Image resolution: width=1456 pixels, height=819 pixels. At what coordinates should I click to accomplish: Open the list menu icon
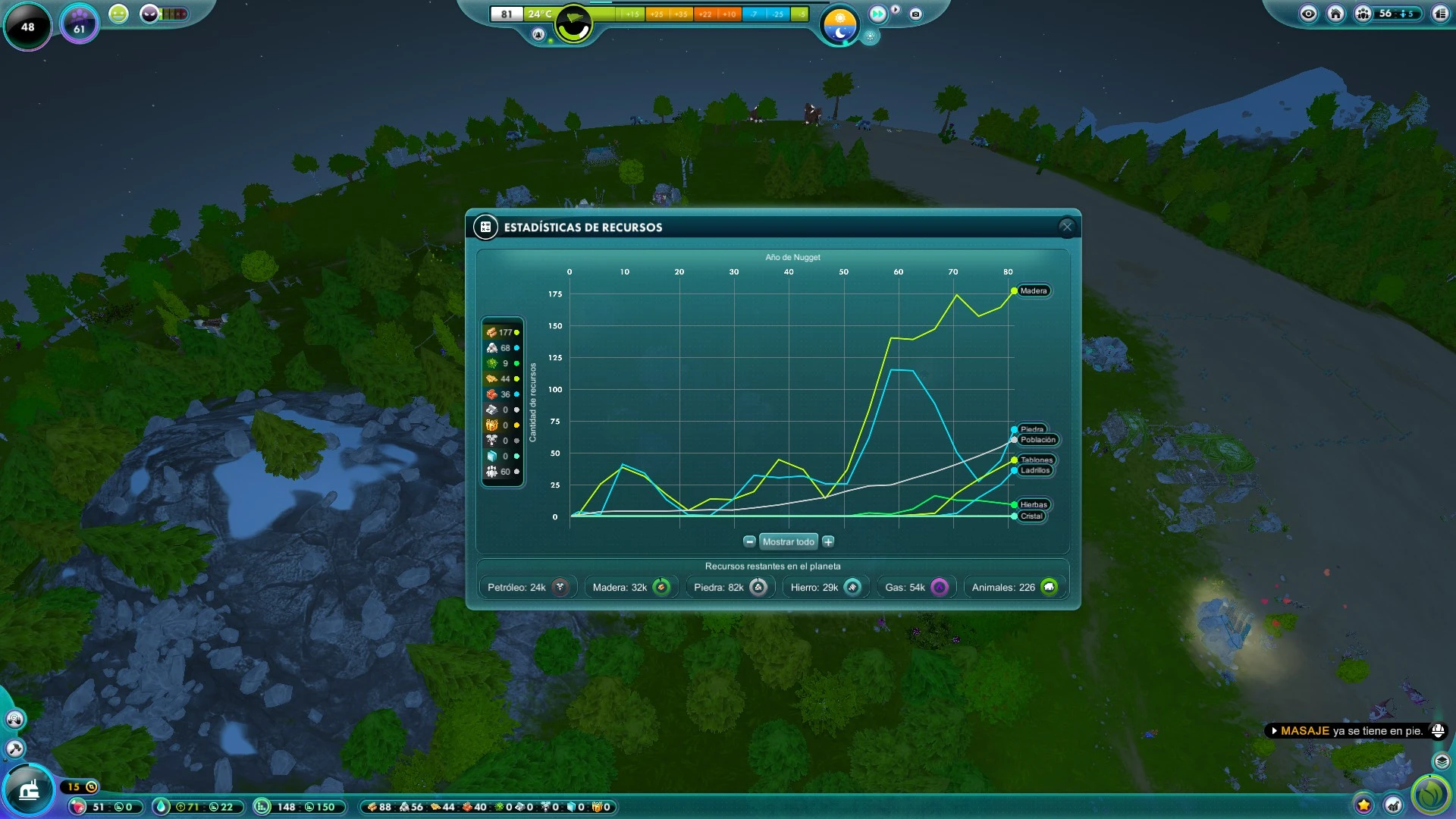click(1440, 14)
